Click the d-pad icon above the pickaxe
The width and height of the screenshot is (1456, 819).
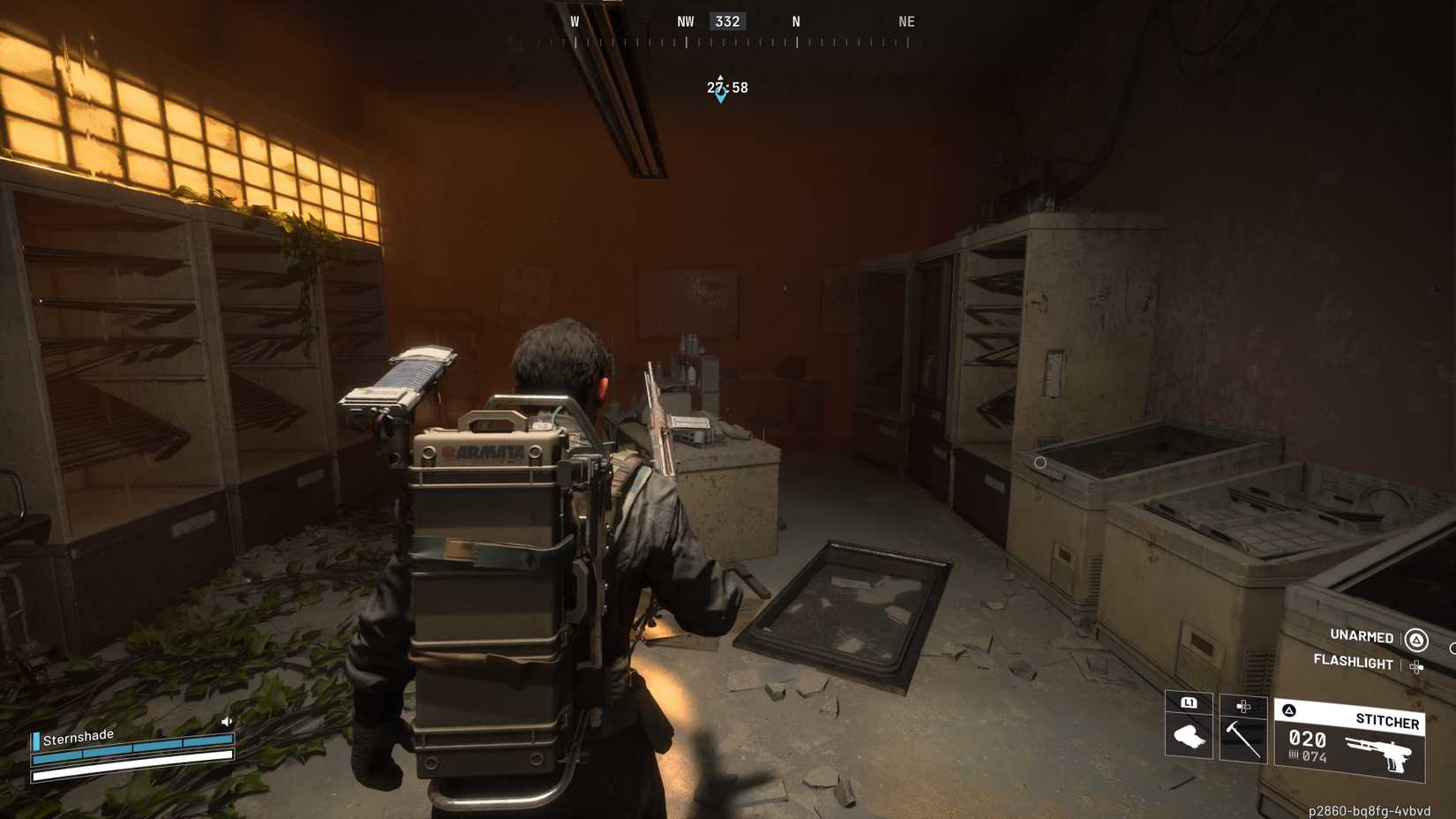(x=1244, y=707)
